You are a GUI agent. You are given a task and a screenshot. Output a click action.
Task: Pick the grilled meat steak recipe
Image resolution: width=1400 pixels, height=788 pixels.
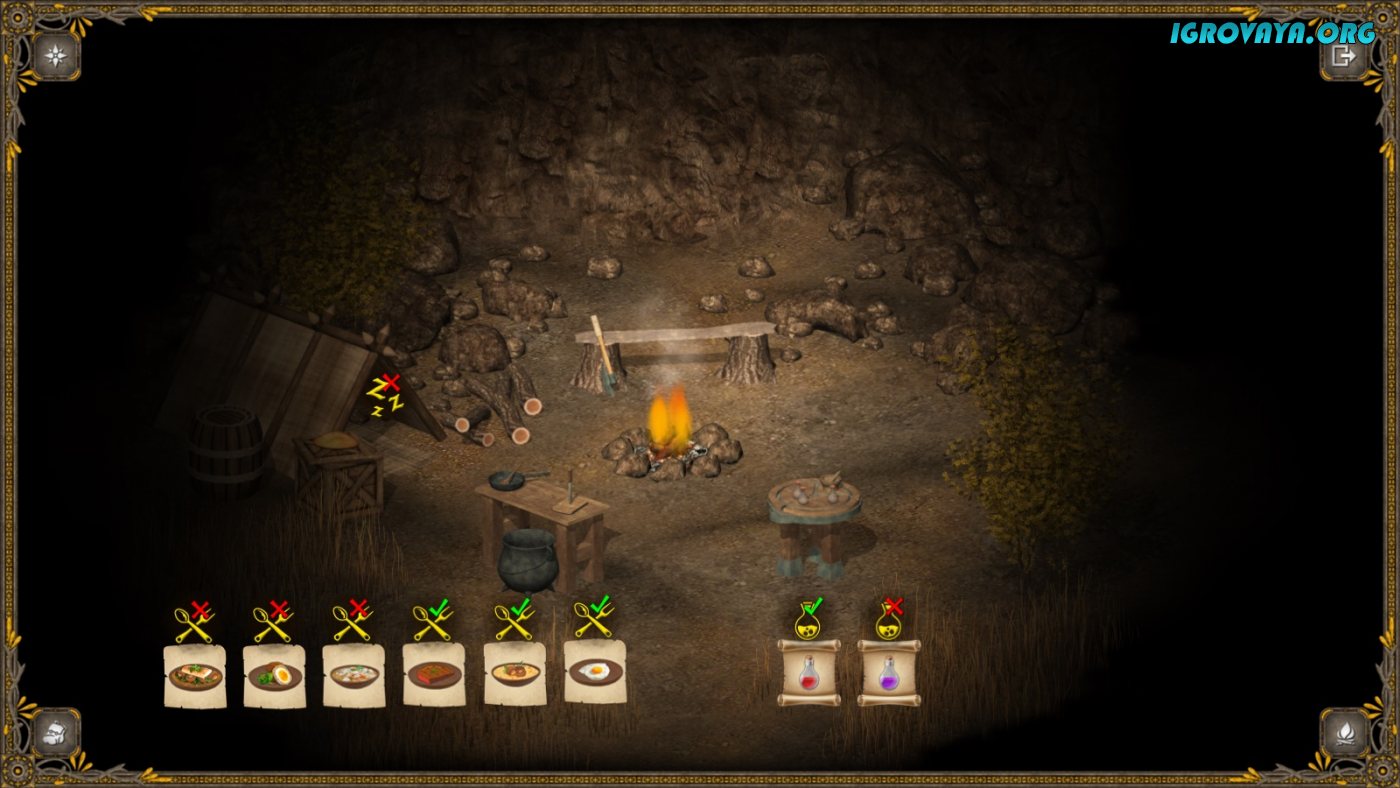(x=434, y=675)
